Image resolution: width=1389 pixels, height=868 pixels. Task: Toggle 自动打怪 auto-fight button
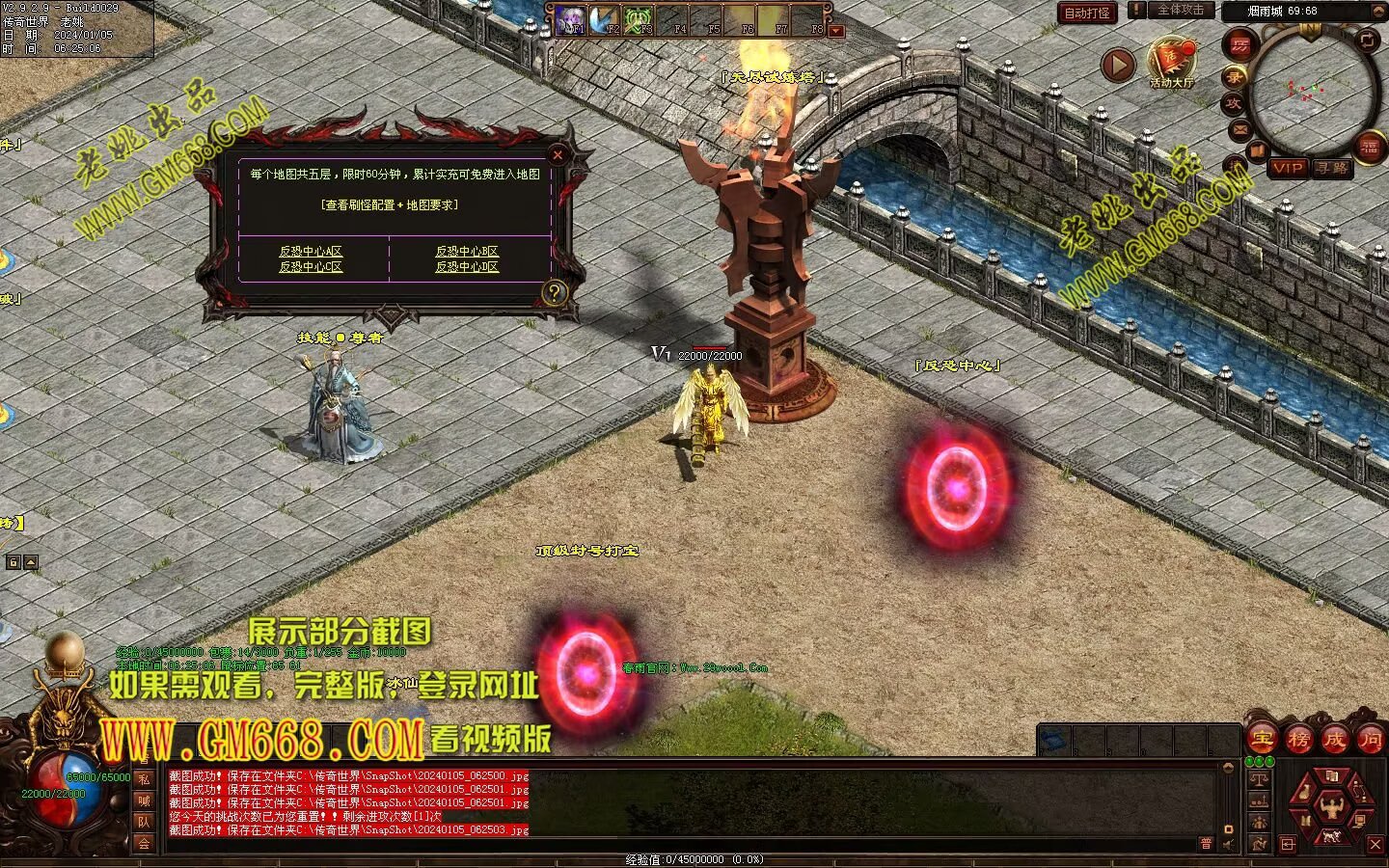tap(1087, 13)
